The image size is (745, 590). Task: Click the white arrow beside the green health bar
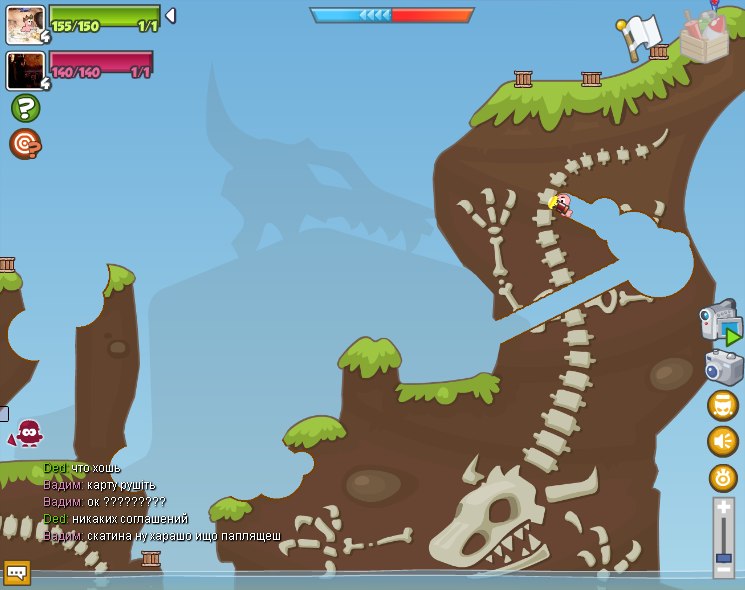[x=171, y=16]
